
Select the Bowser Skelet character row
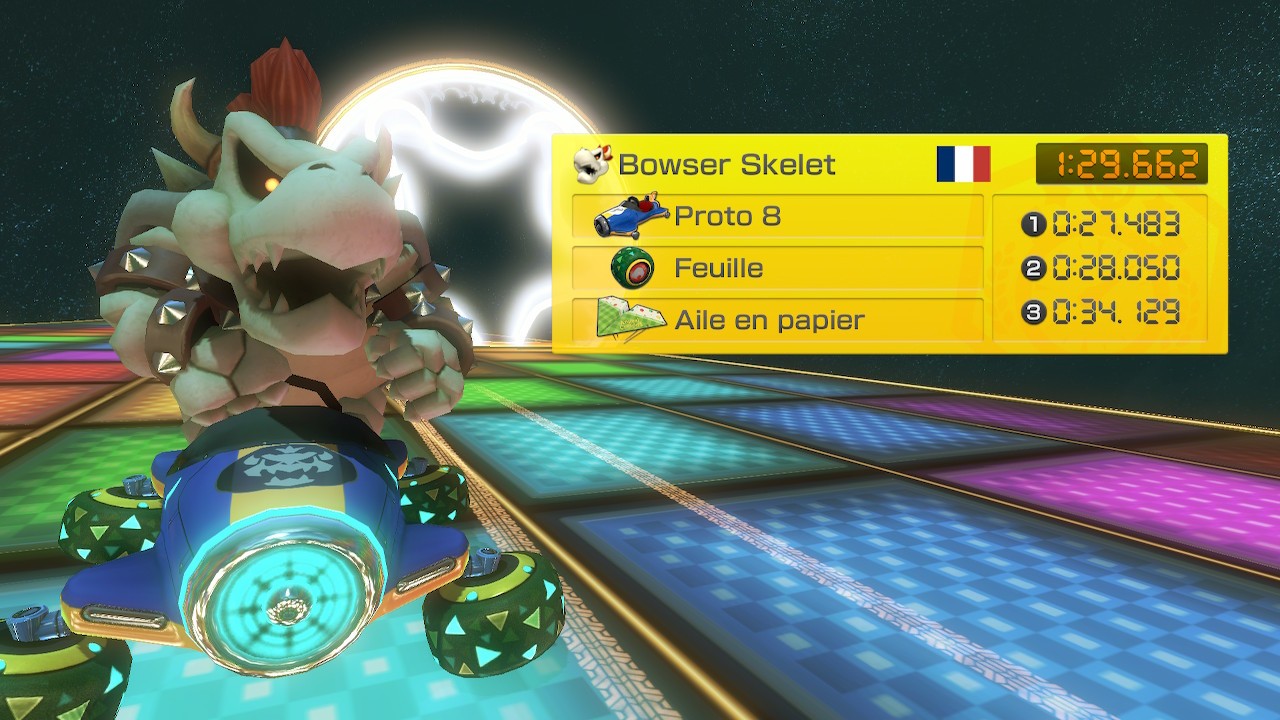726,165
